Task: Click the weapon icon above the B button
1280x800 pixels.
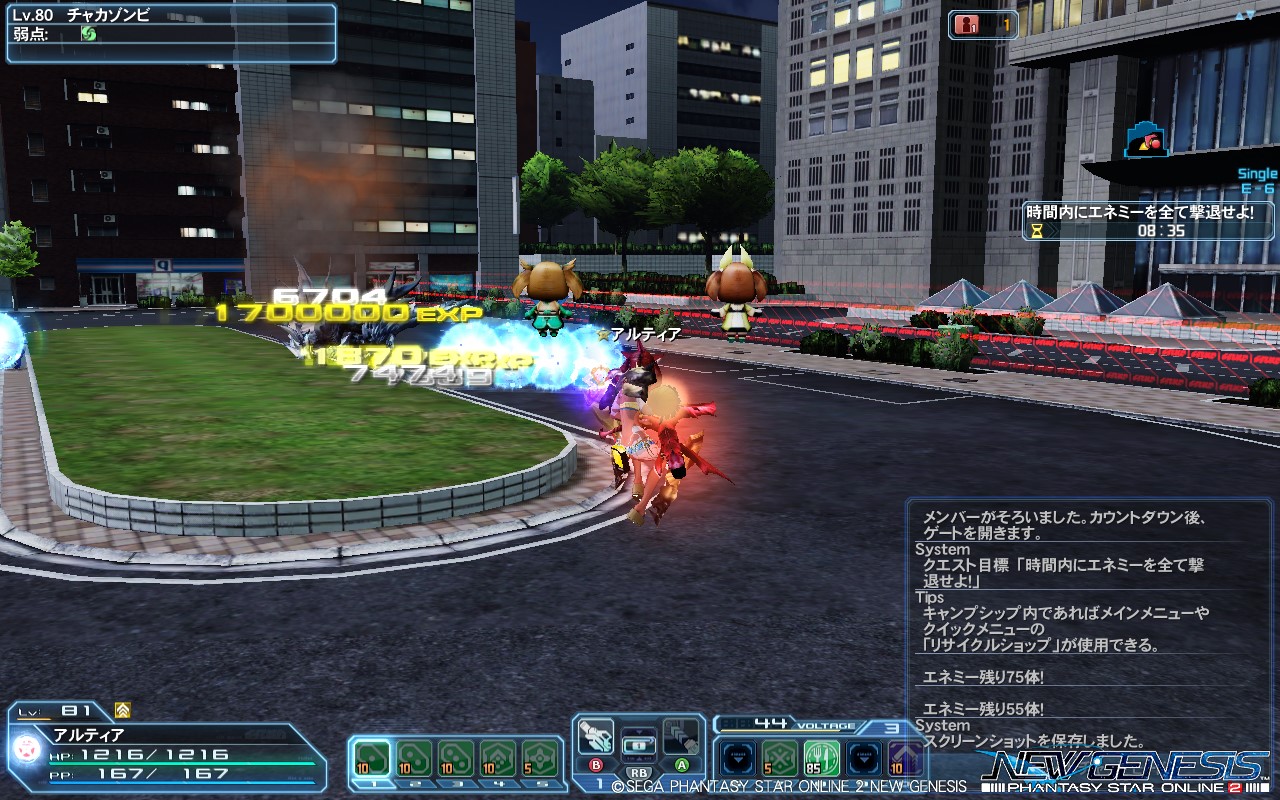Action: 595,737
